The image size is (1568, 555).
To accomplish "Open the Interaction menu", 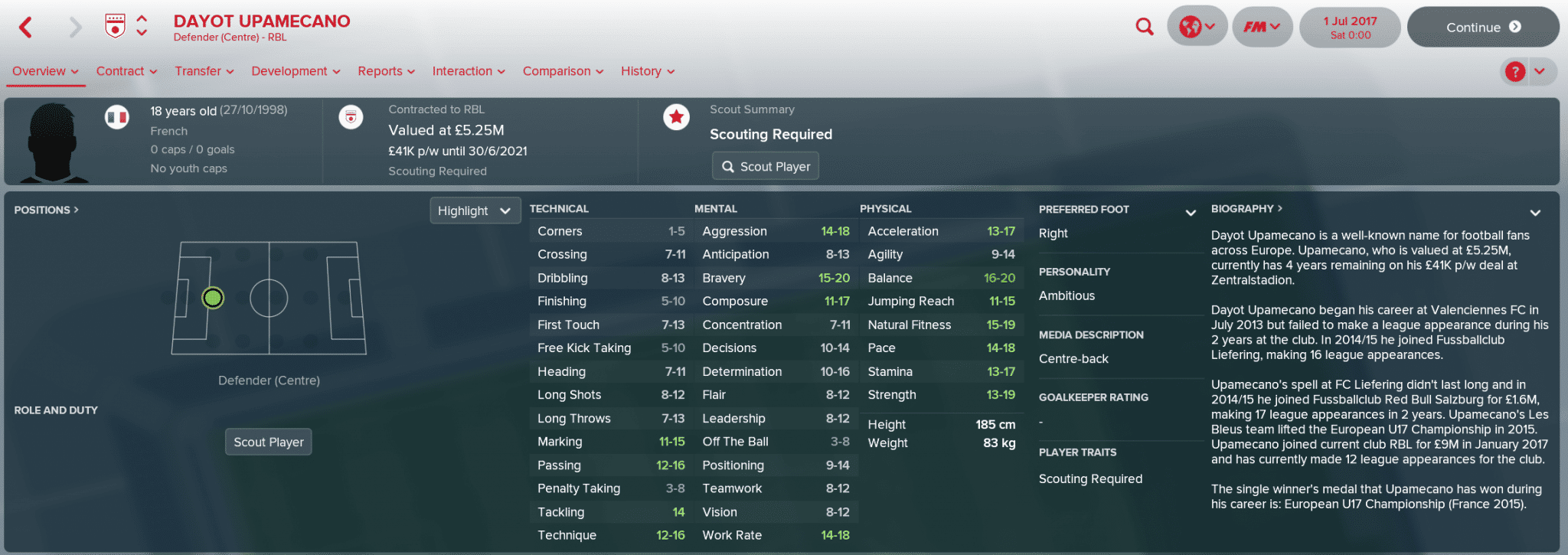I will click(469, 71).
